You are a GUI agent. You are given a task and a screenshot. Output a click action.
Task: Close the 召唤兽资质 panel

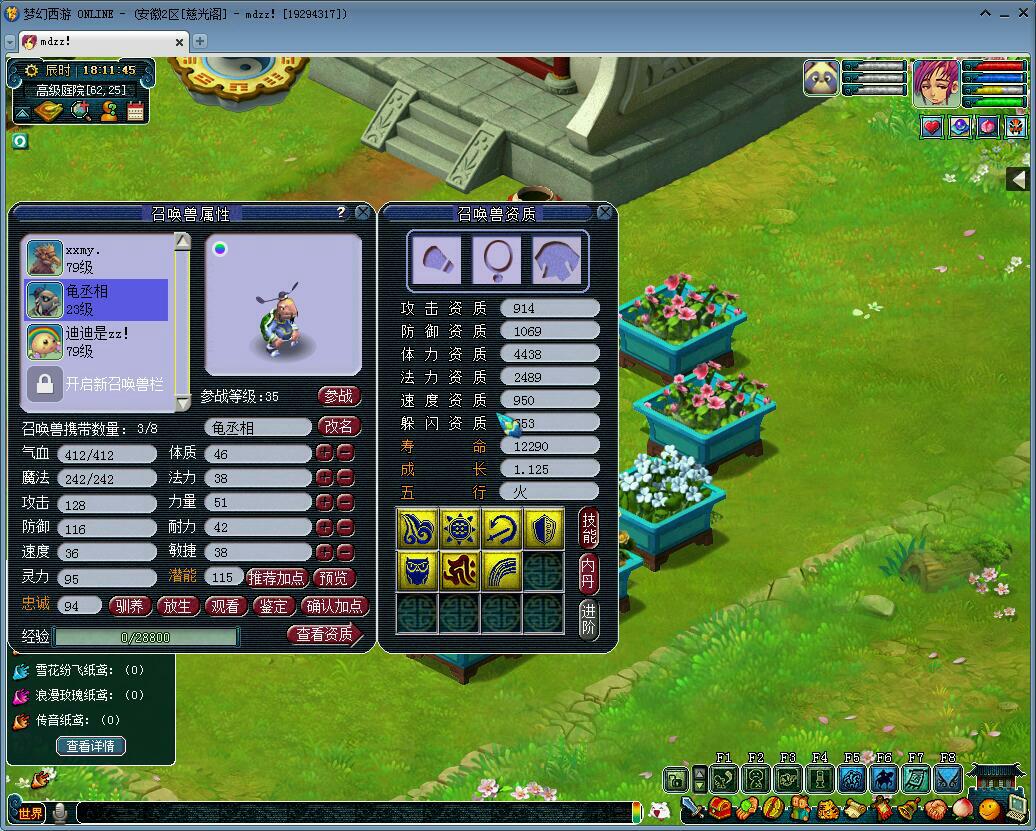[605, 212]
